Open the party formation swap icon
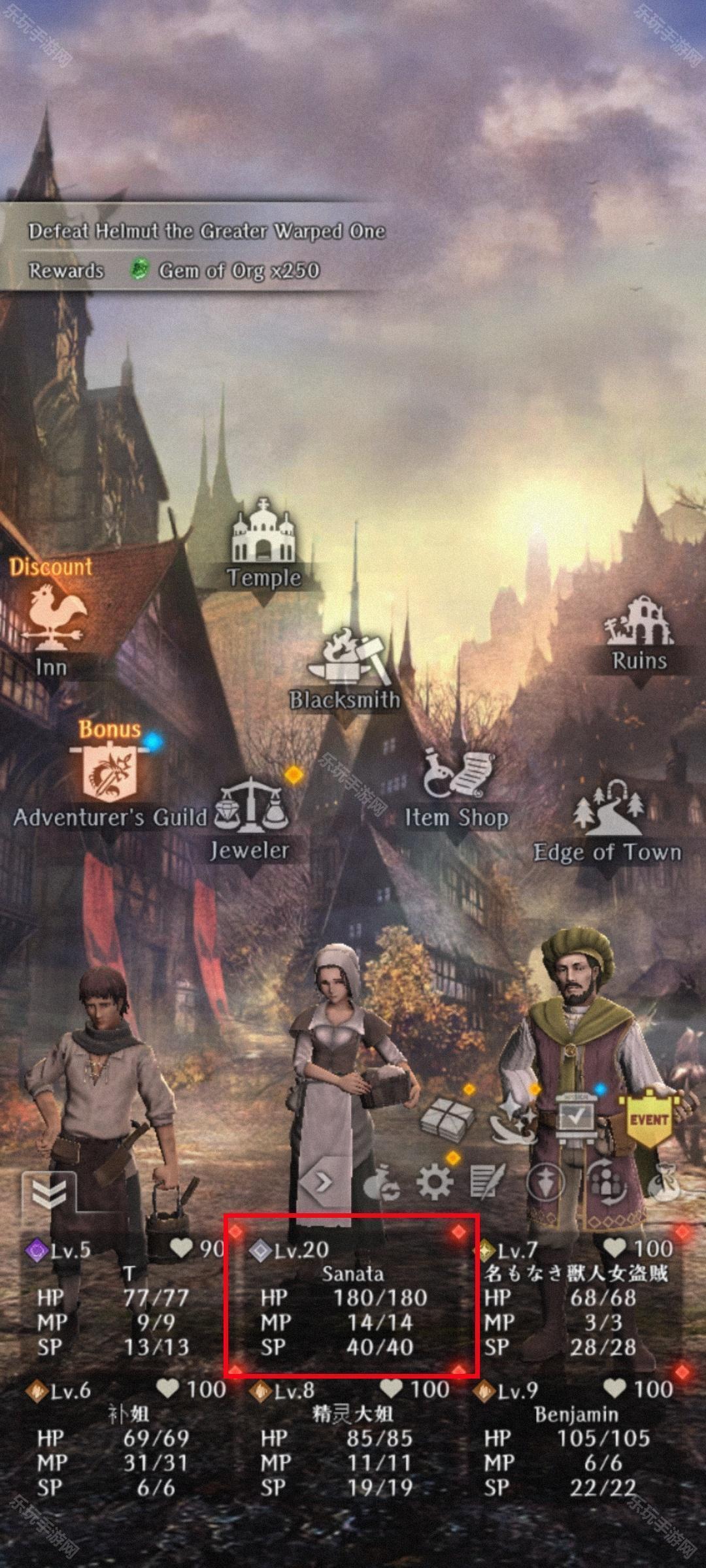The height and width of the screenshot is (1568, 706). coord(607,1182)
